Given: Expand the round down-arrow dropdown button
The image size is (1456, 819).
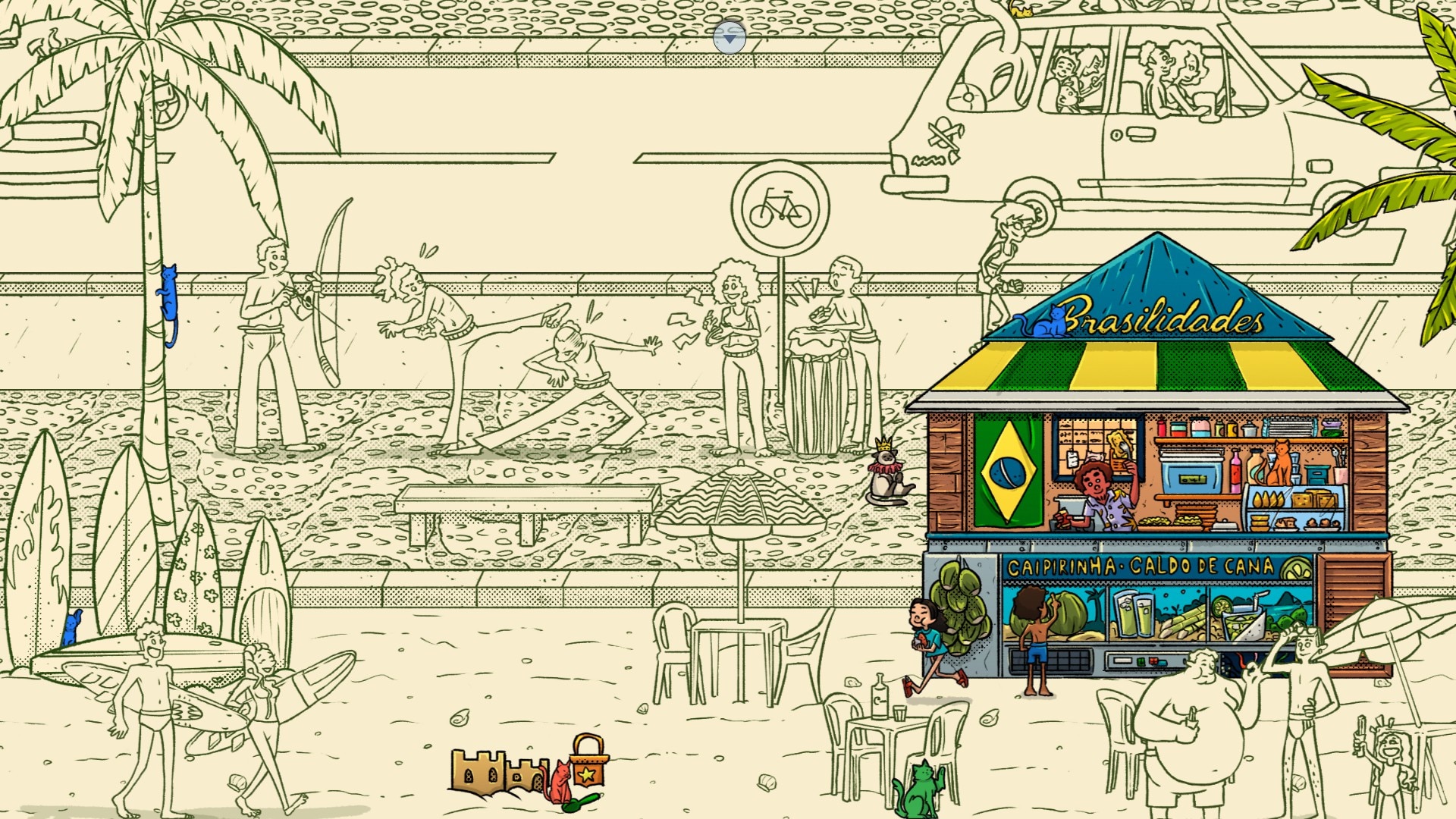Looking at the screenshot, I should click(730, 36).
